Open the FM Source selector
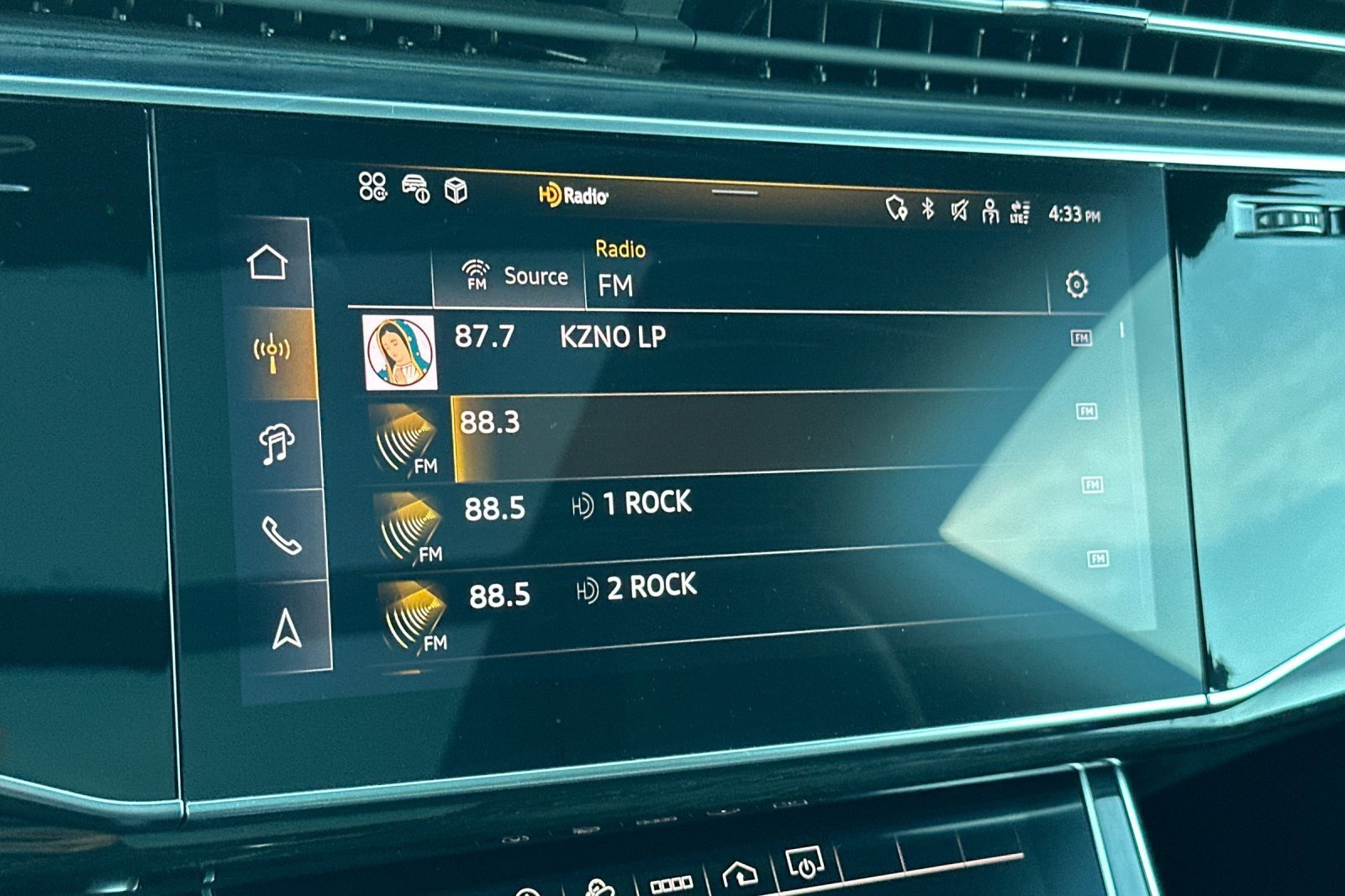The height and width of the screenshot is (896, 1345). [x=509, y=277]
